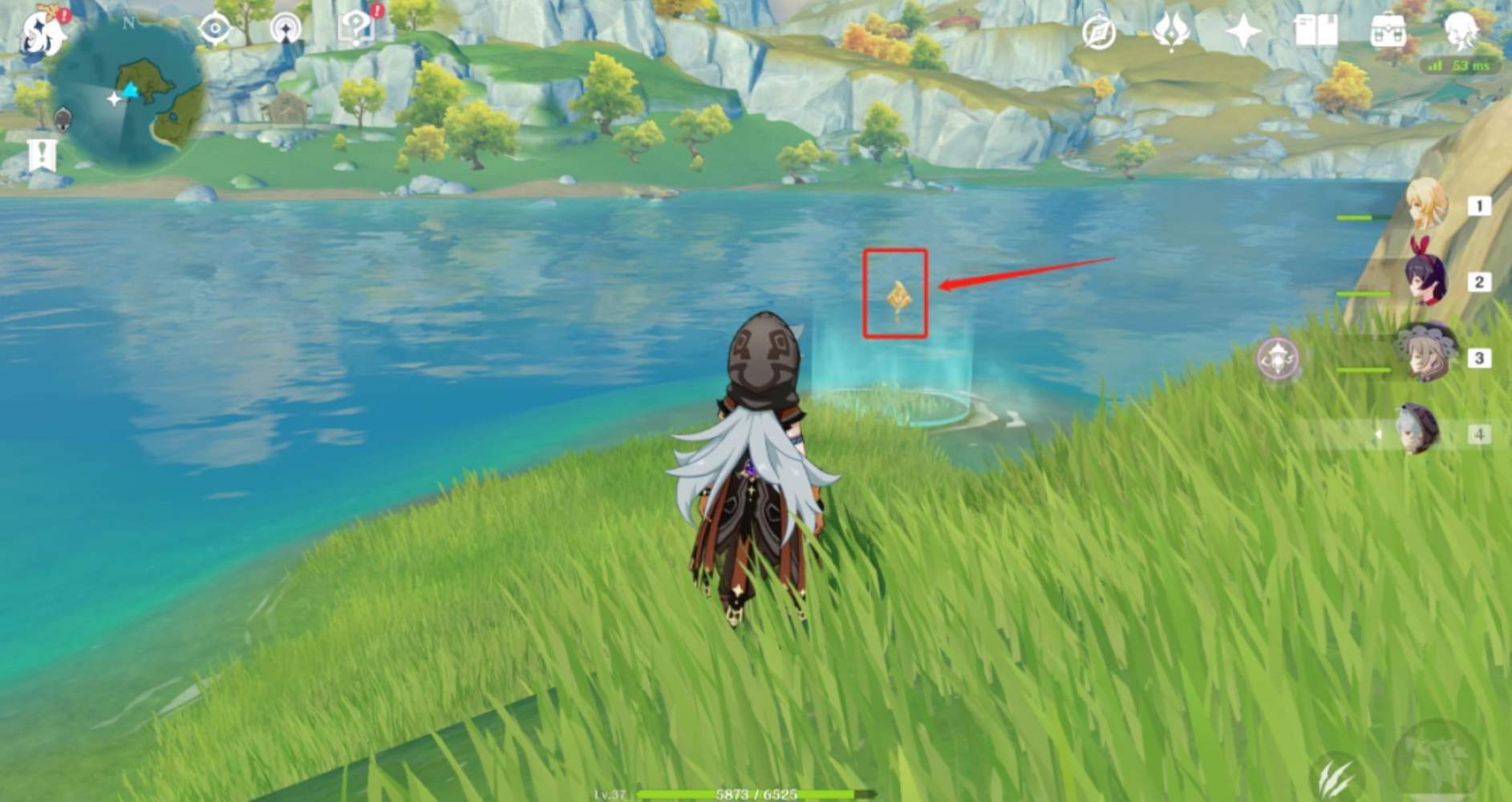1512x802 pixels.
Task: Open the Quests journal book icon
Action: pos(1315,31)
